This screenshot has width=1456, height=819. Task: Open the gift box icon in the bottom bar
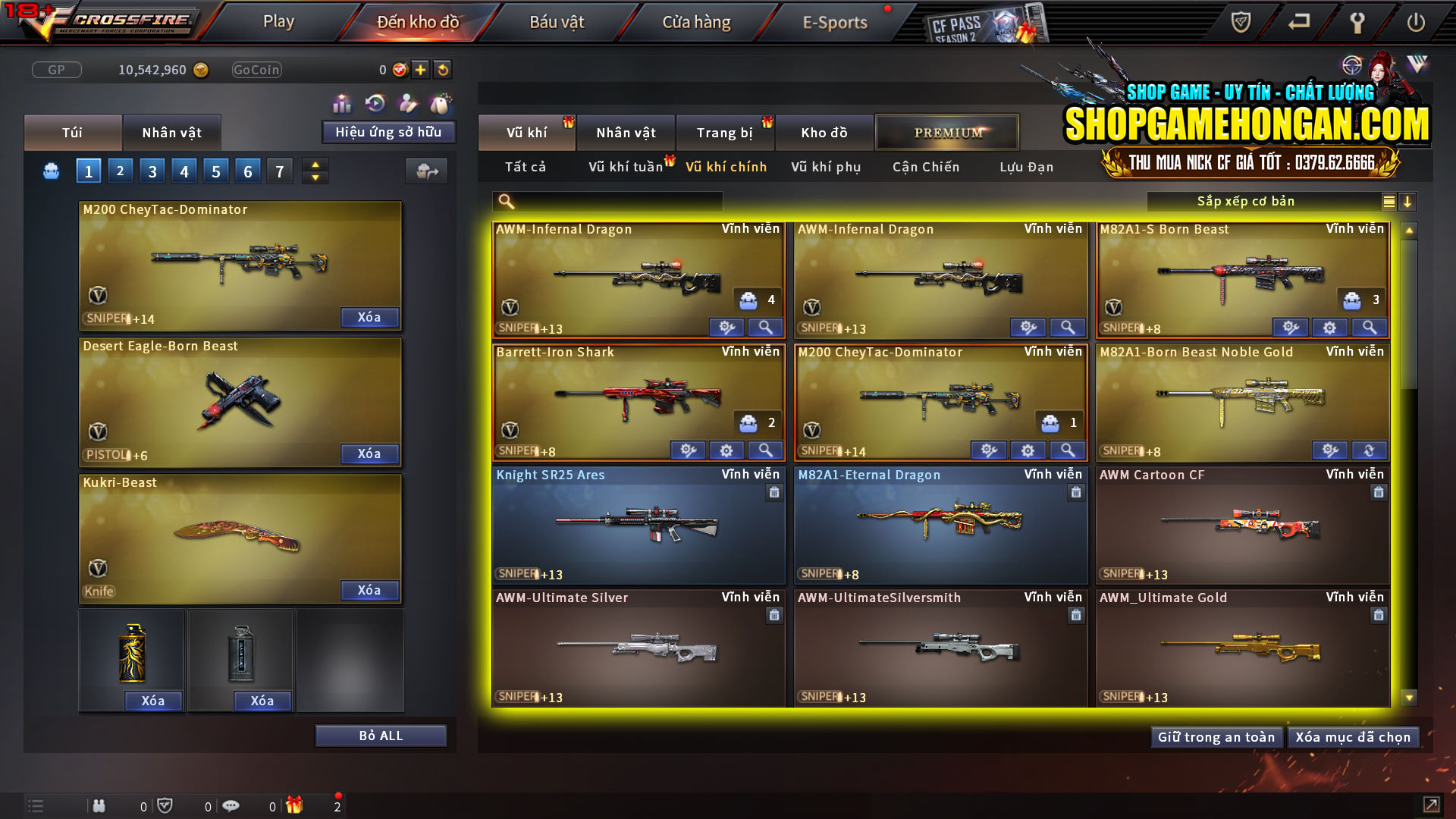pyautogui.click(x=296, y=805)
